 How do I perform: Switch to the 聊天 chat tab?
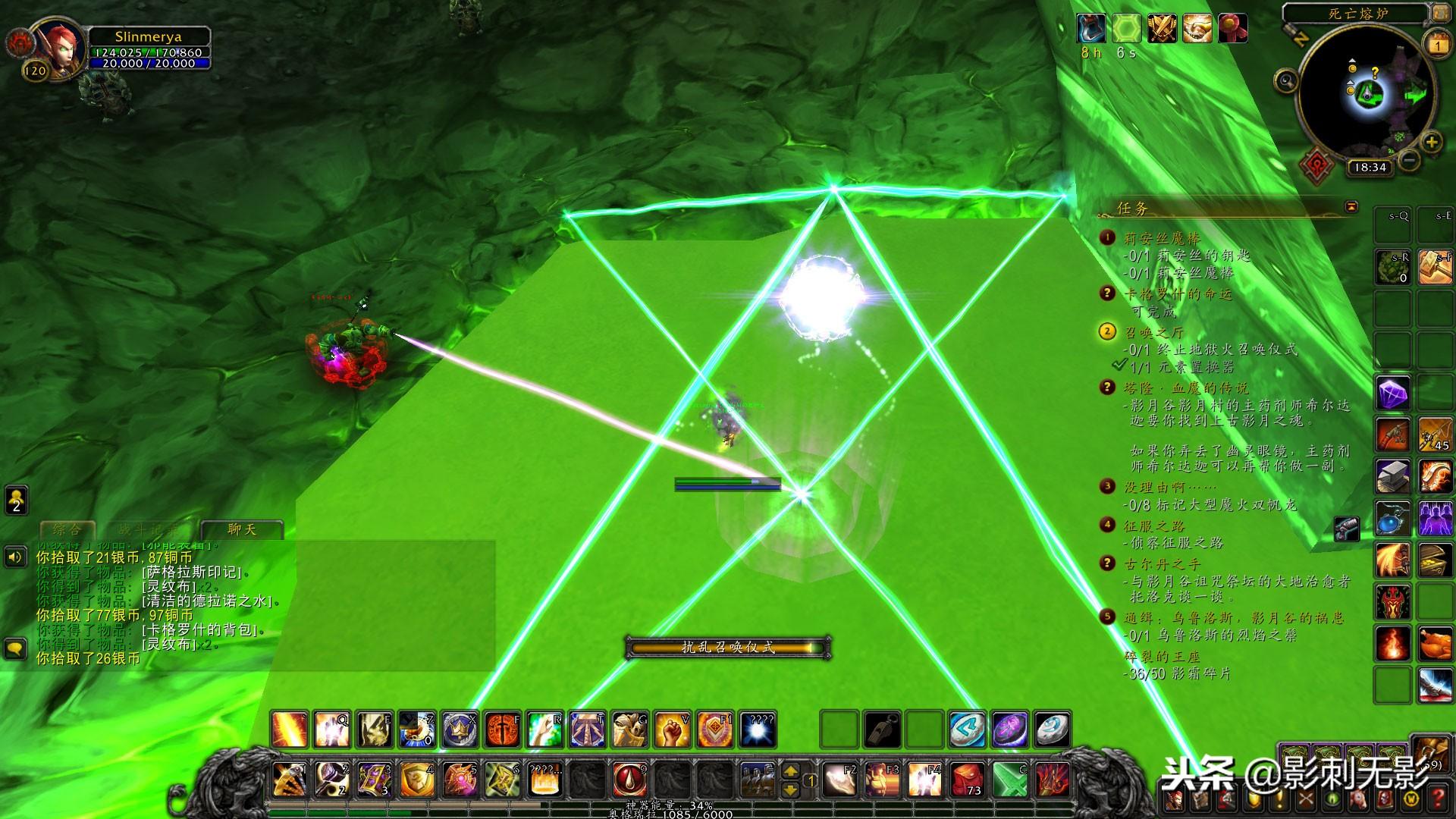point(242,529)
